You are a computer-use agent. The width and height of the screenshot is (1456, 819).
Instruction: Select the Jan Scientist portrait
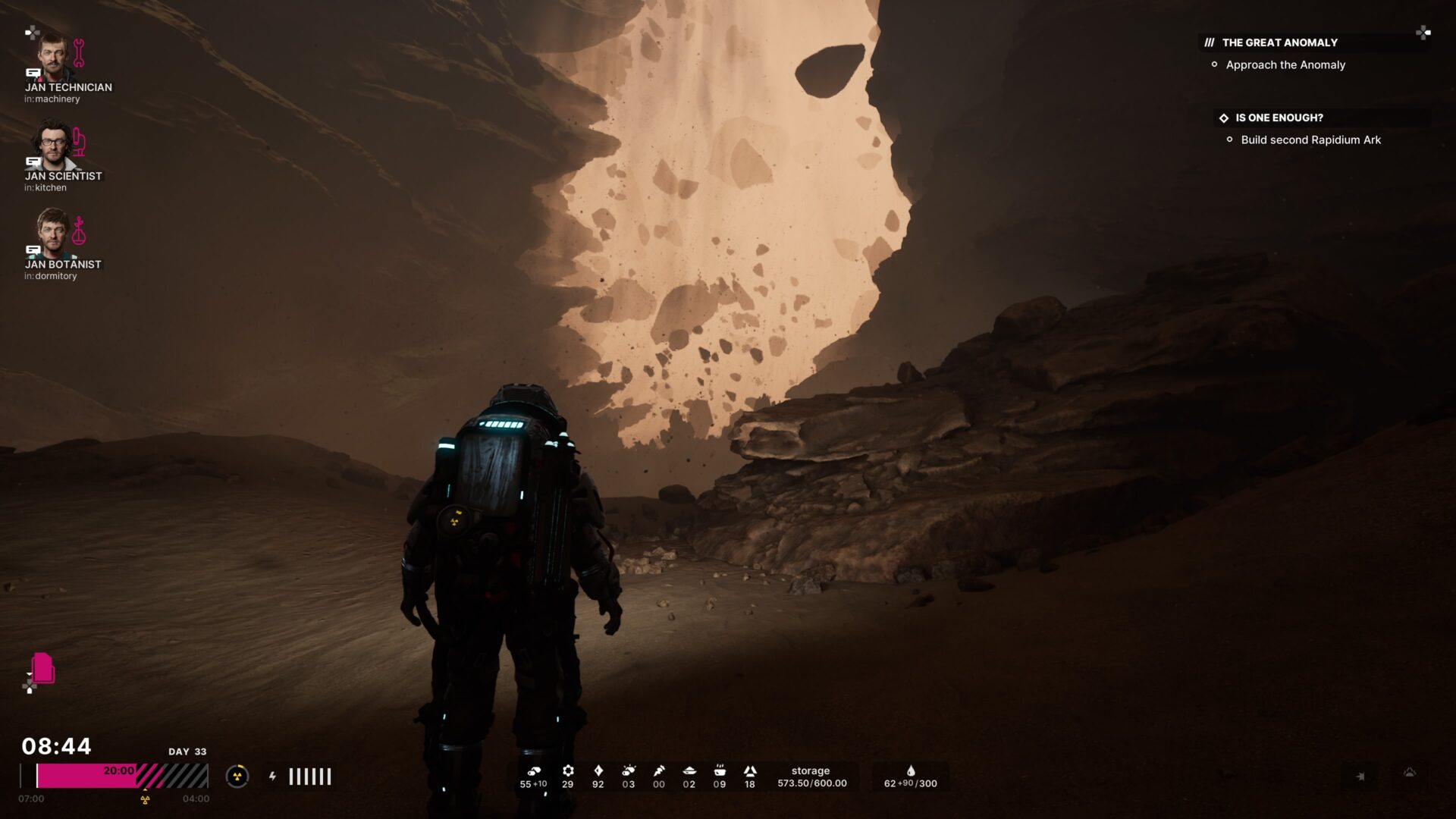pos(52,145)
